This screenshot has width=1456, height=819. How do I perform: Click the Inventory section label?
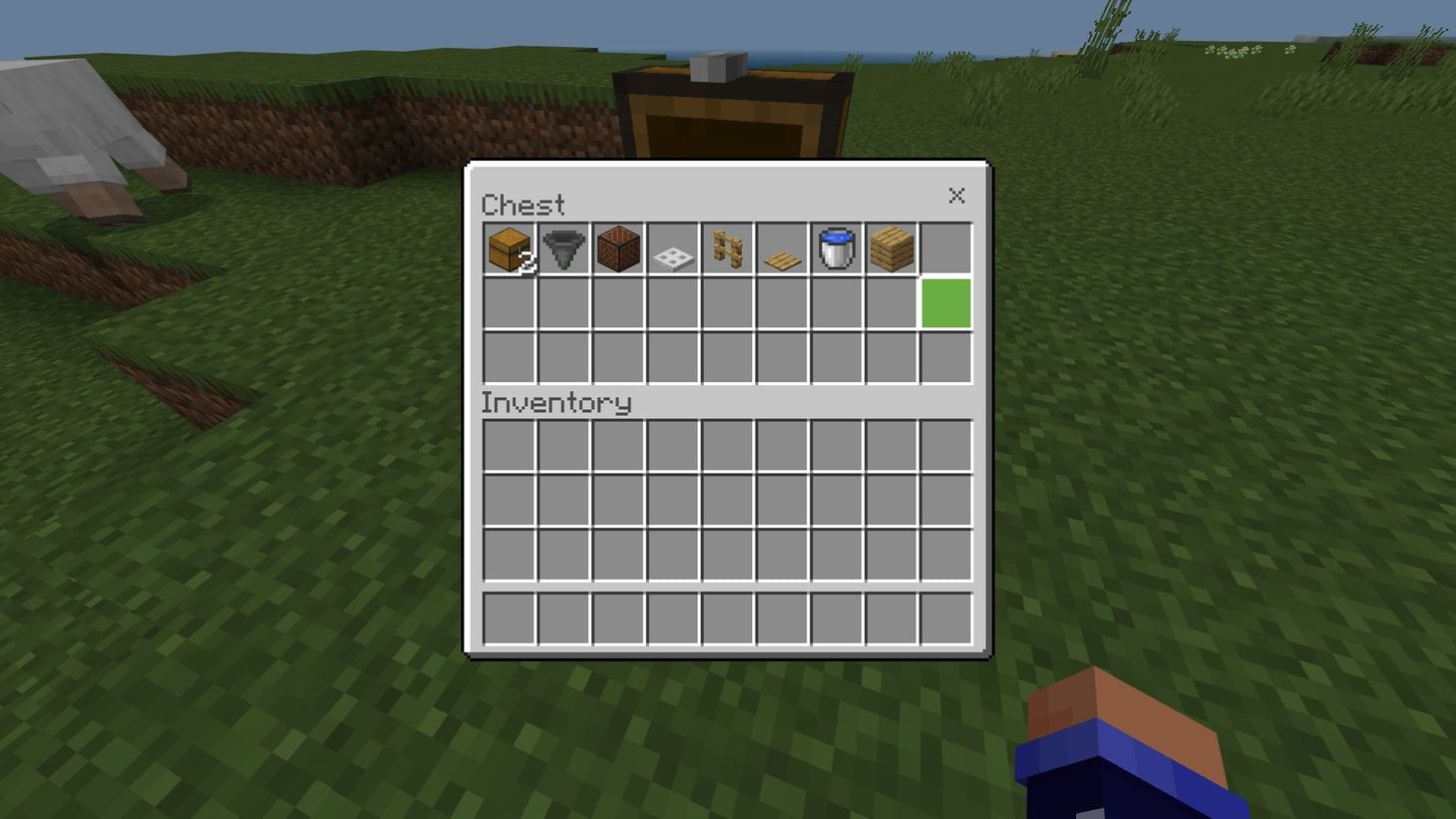tap(556, 403)
